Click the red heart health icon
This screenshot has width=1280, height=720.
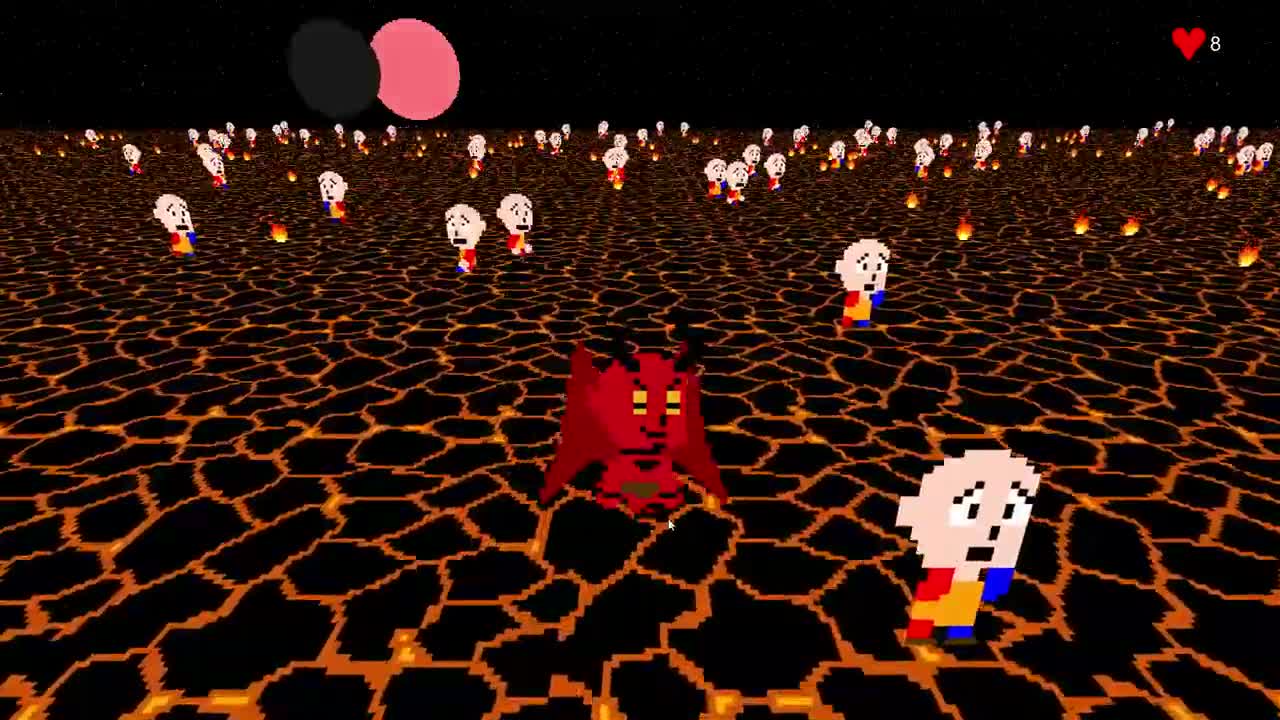coord(1186,42)
